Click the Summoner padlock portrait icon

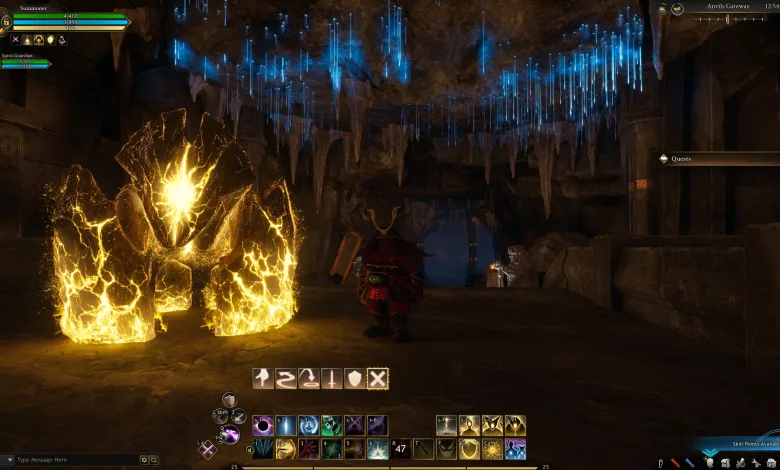pos(5,20)
